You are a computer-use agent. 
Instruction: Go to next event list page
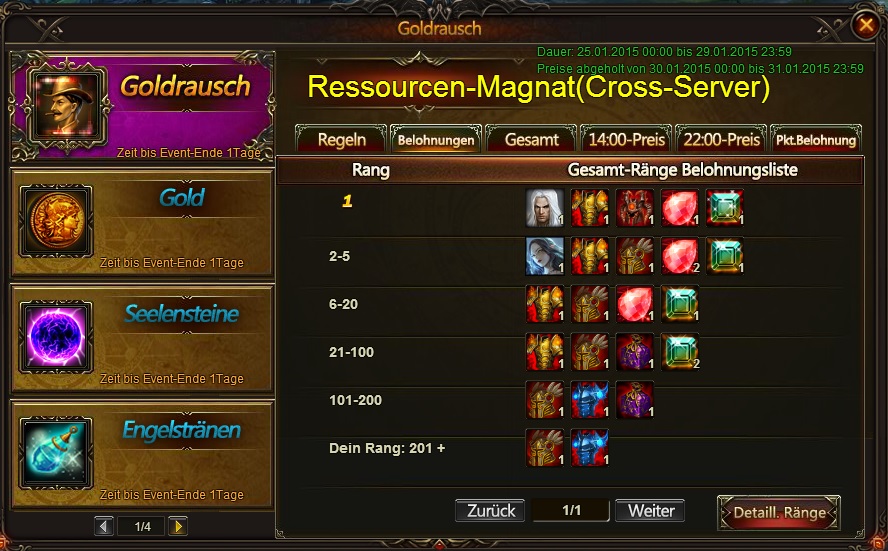(x=177, y=526)
